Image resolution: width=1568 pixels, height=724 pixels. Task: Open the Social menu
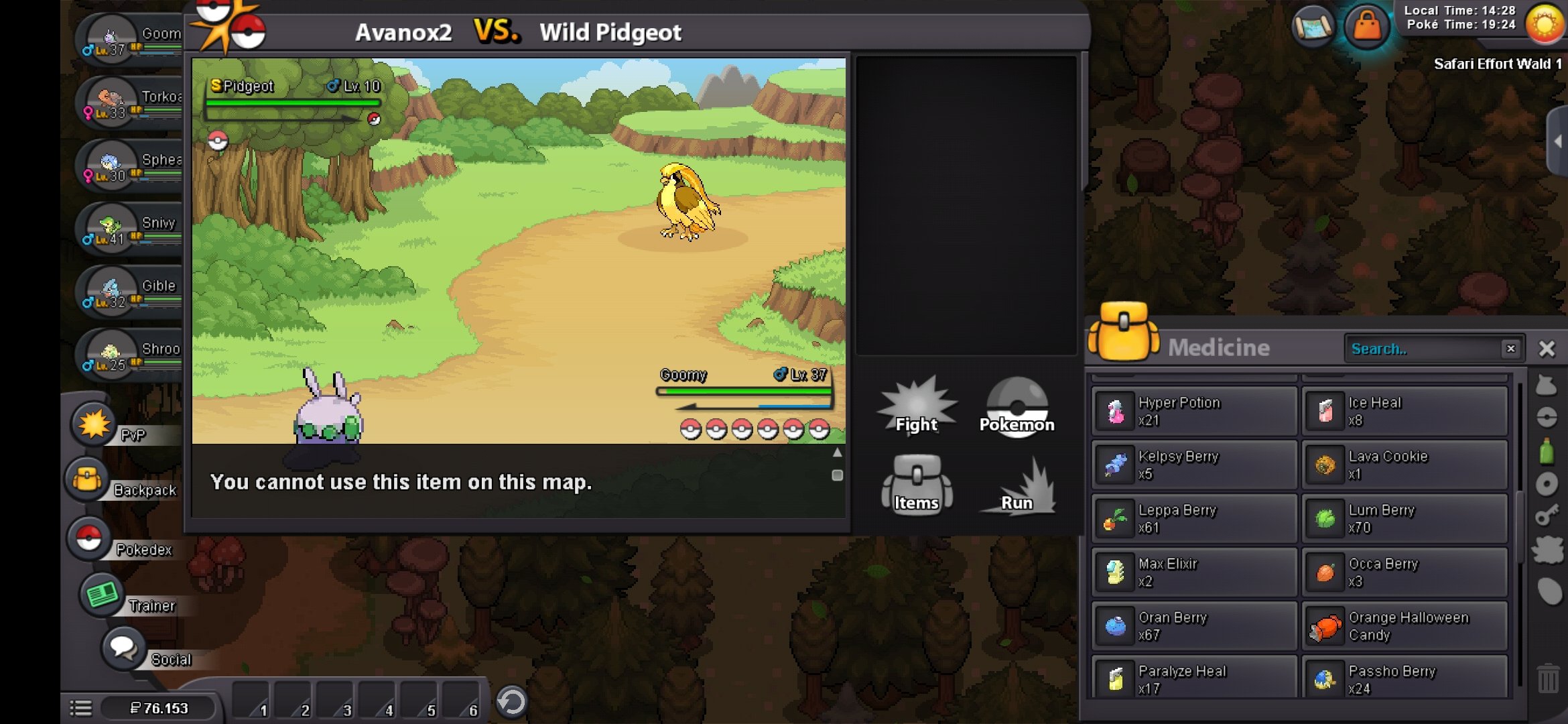point(124,648)
